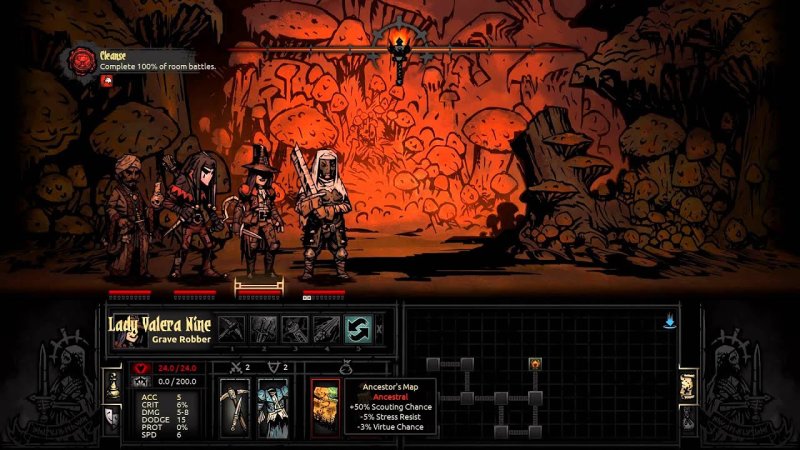Click the blue arrow map marker
The image size is (800, 450).
(668, 322)
